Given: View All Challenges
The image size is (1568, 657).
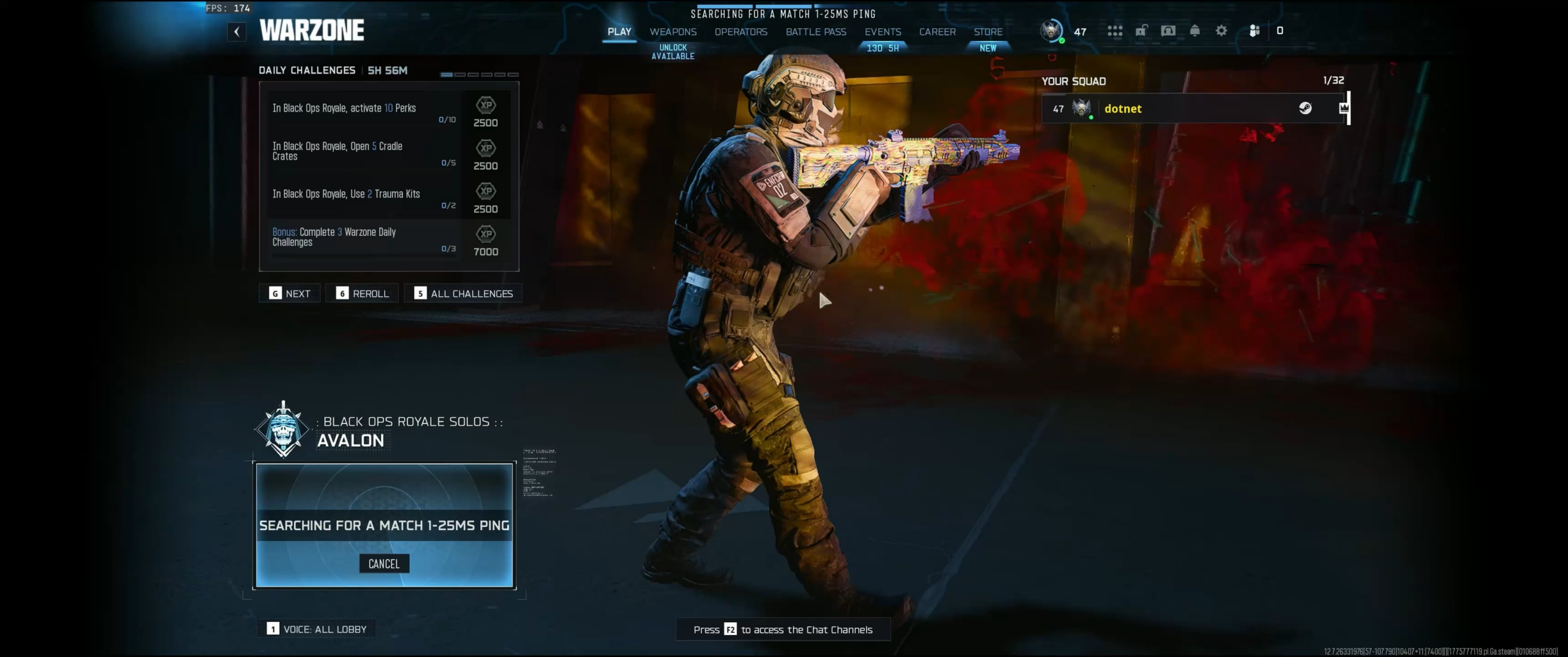Looking at the screenshot, I should [464, 294].
